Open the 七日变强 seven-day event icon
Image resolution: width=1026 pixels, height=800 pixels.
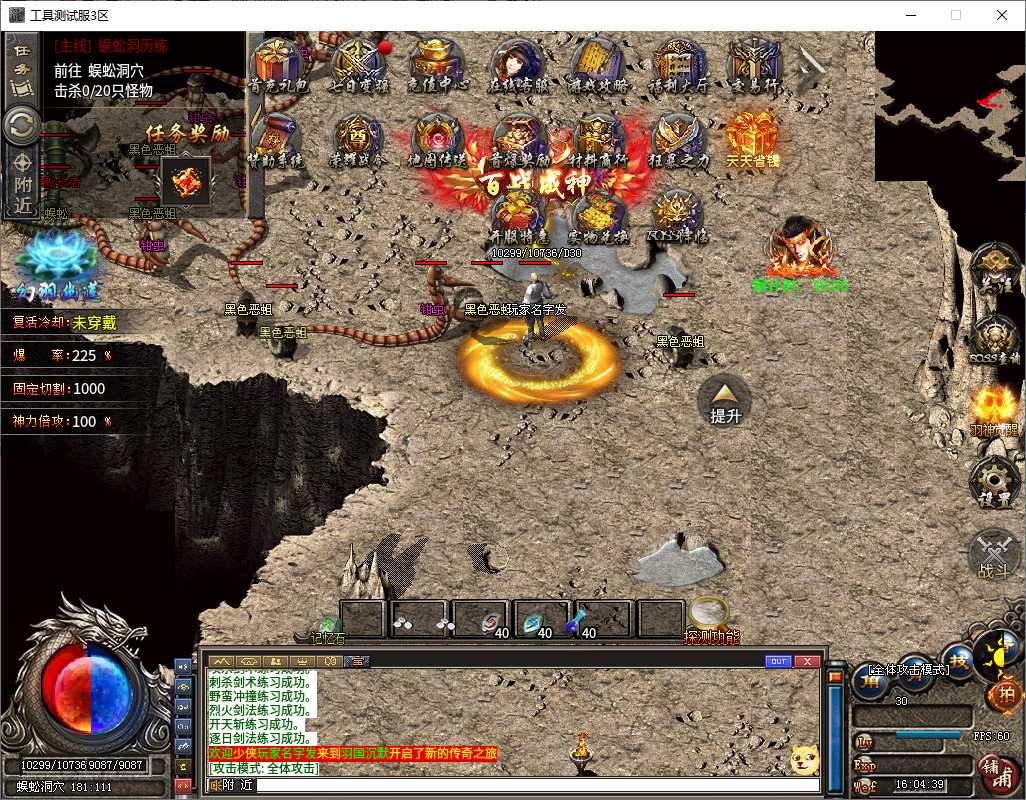click(358, 64)
